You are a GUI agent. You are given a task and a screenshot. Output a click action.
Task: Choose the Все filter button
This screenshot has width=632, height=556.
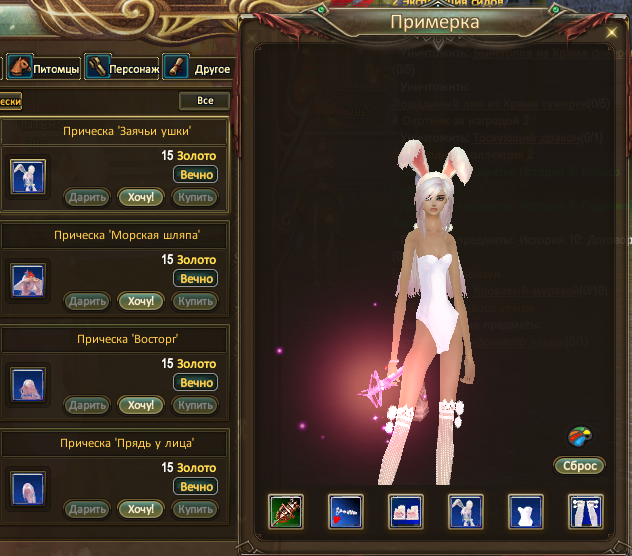tap(205, 101)
